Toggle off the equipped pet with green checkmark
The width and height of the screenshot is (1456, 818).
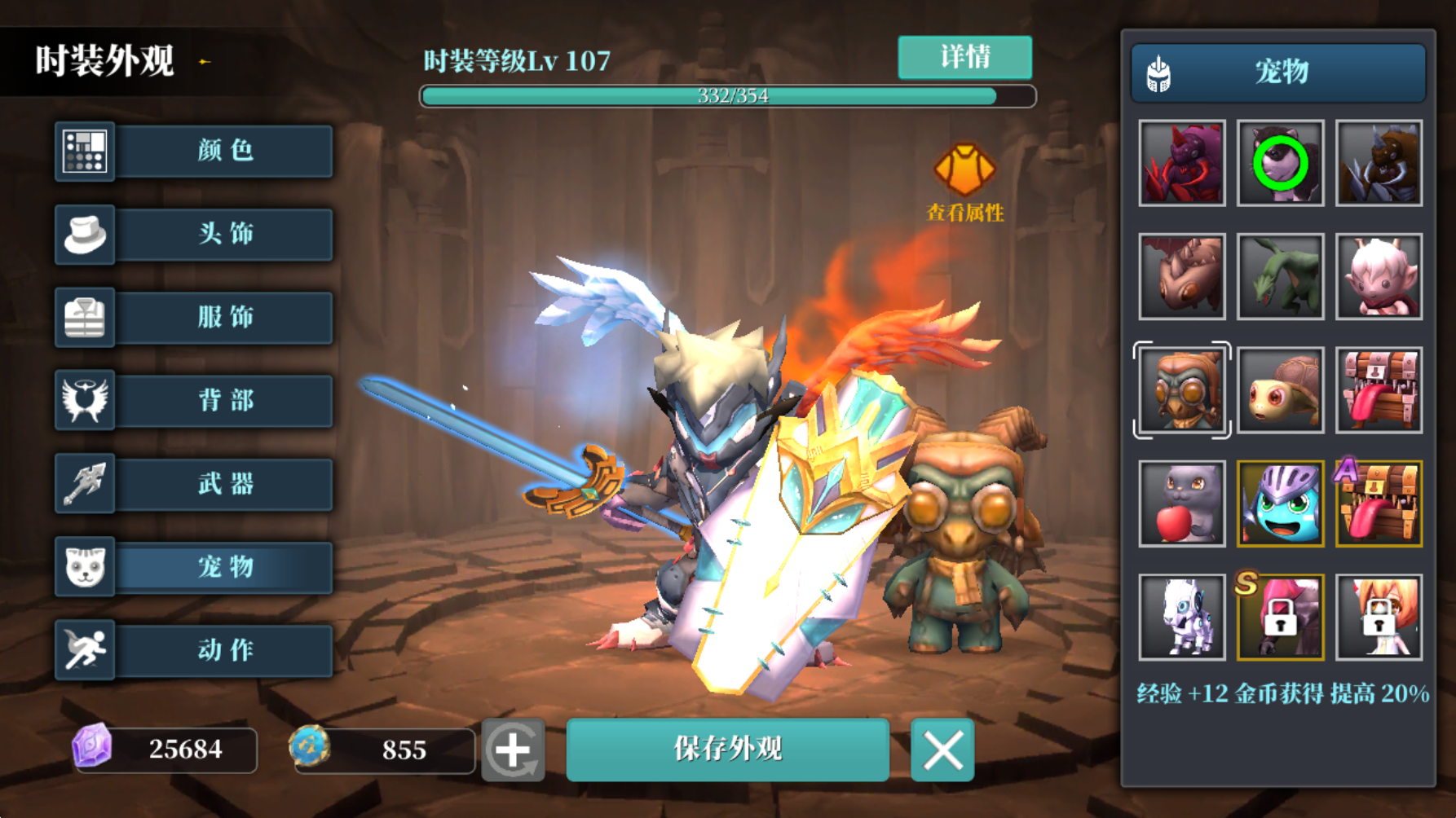pos(1280,163)
